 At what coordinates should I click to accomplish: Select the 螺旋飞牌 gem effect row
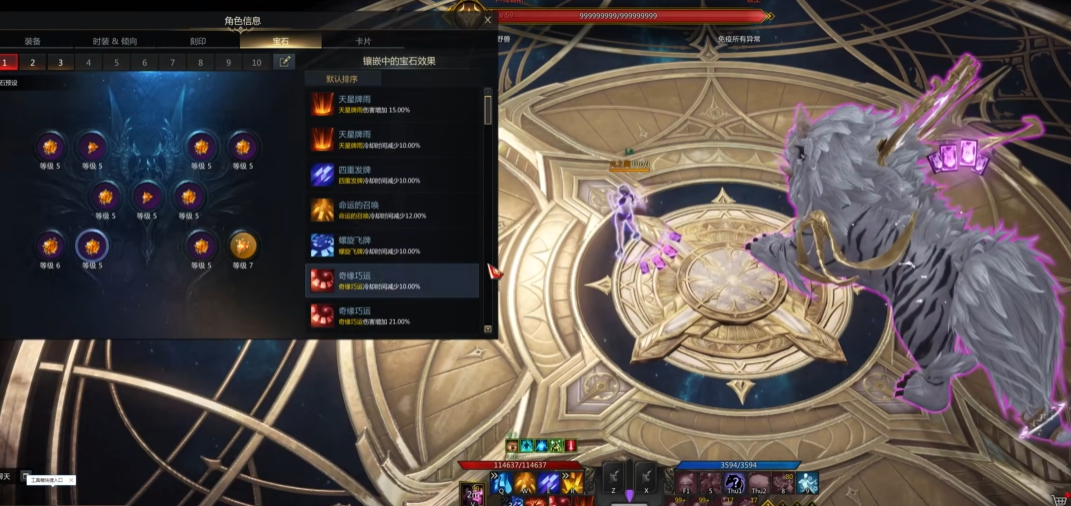point(392,245)
